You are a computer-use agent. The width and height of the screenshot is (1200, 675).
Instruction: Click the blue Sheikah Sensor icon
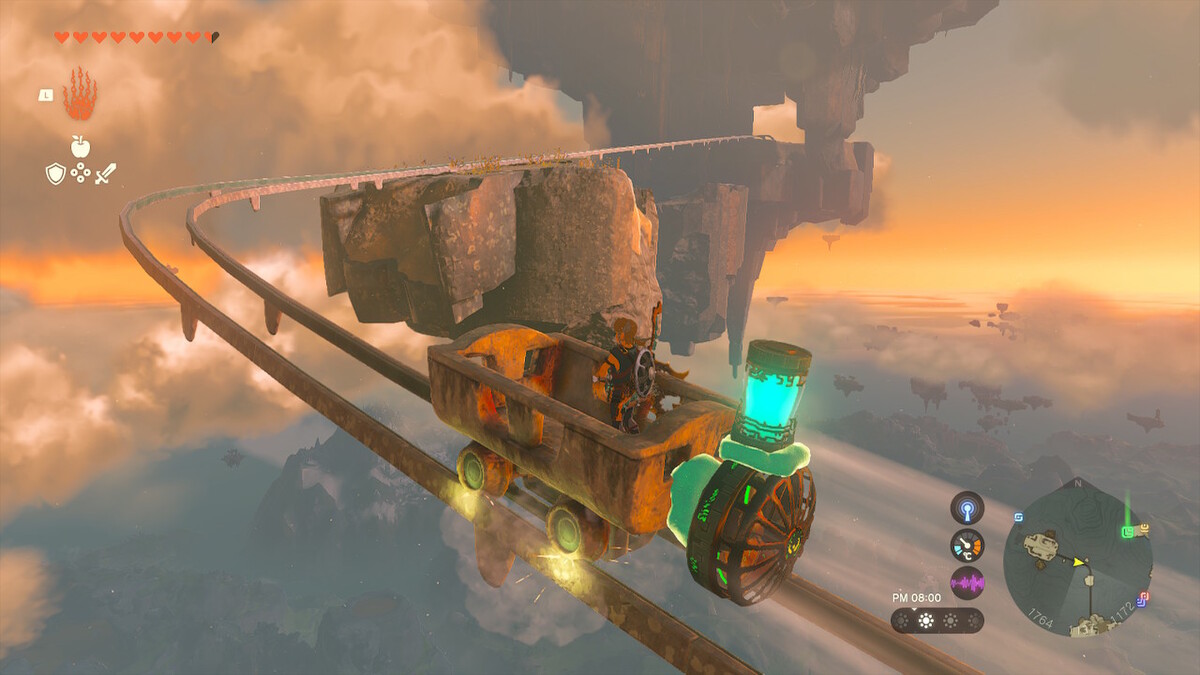point(967,508)
